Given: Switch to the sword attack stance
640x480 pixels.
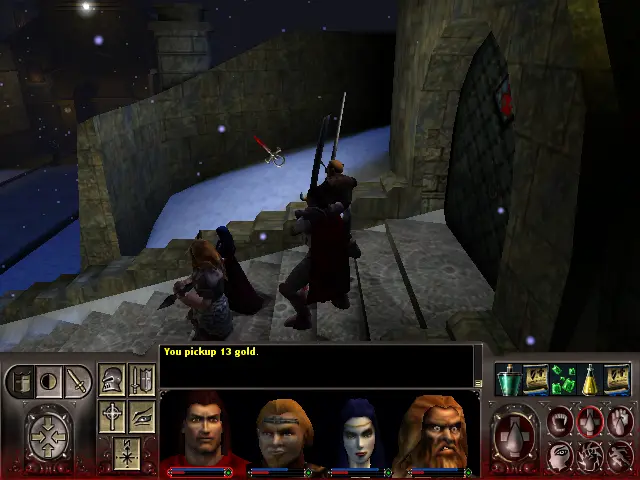Looking at the screenshot, I should pyautogui.click(x=76, y=381).
